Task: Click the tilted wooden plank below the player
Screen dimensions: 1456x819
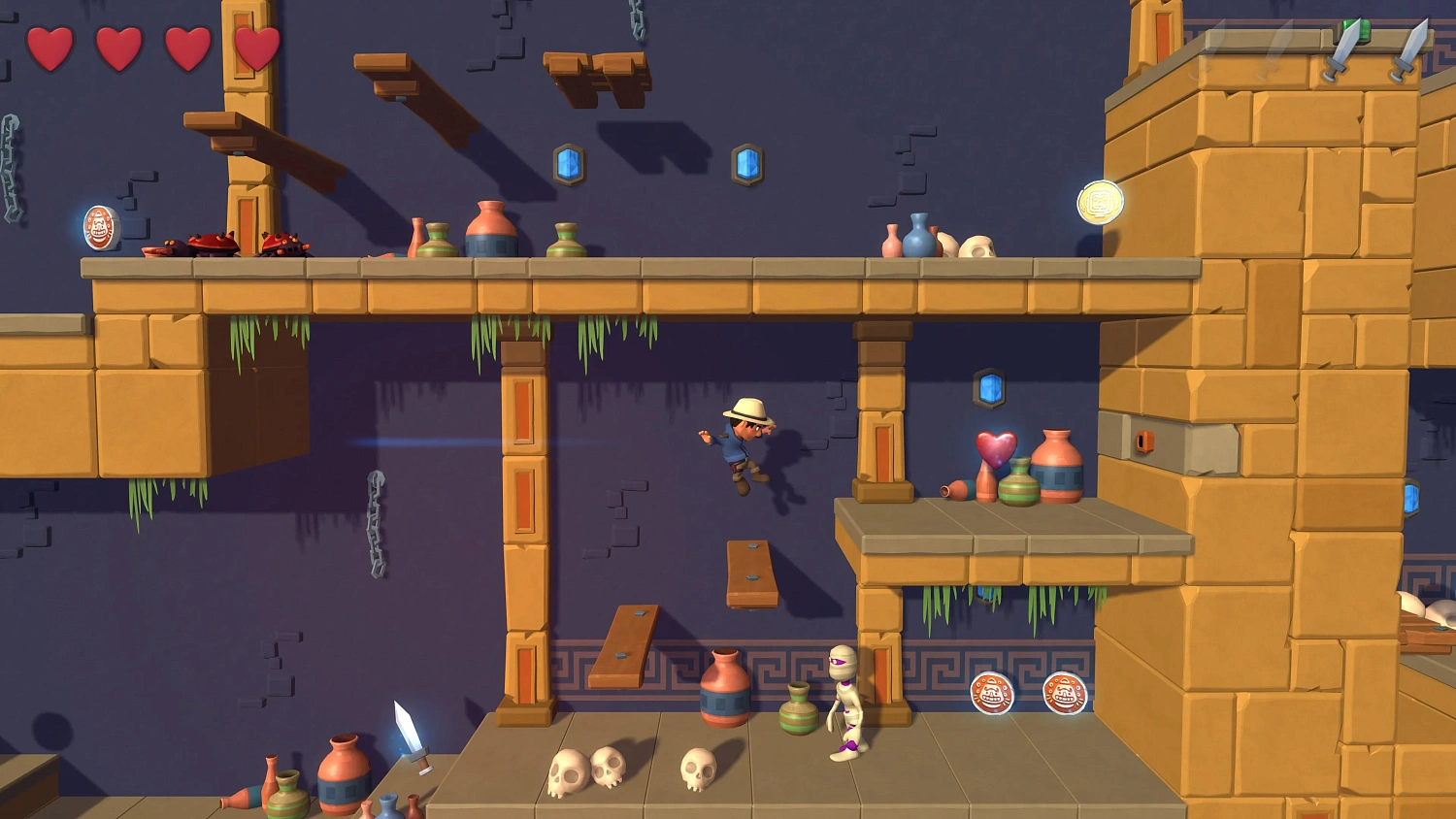Action: (750, 571)
